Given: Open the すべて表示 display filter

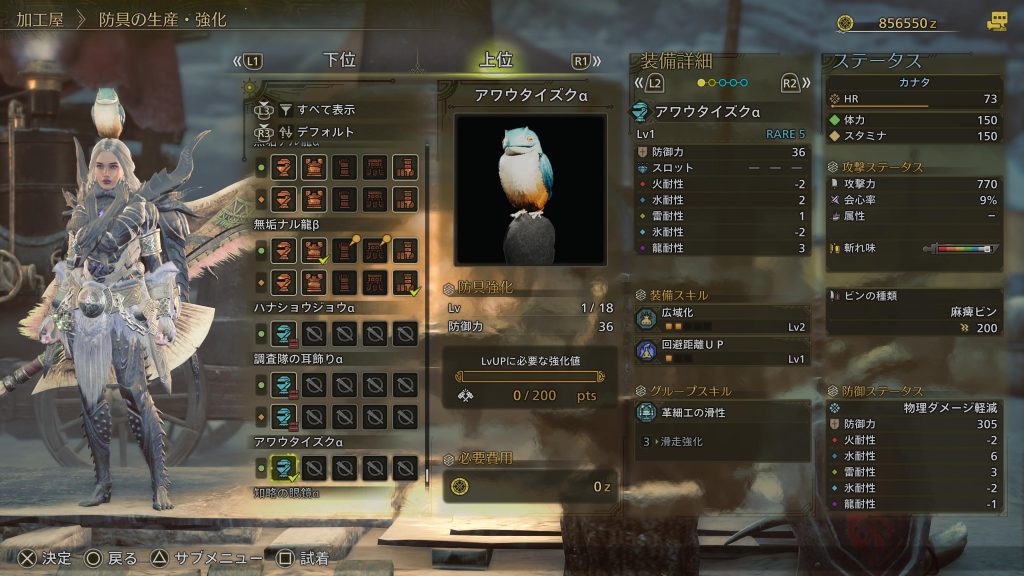Looking at the screenshot, I should click(x=317, y=109).
